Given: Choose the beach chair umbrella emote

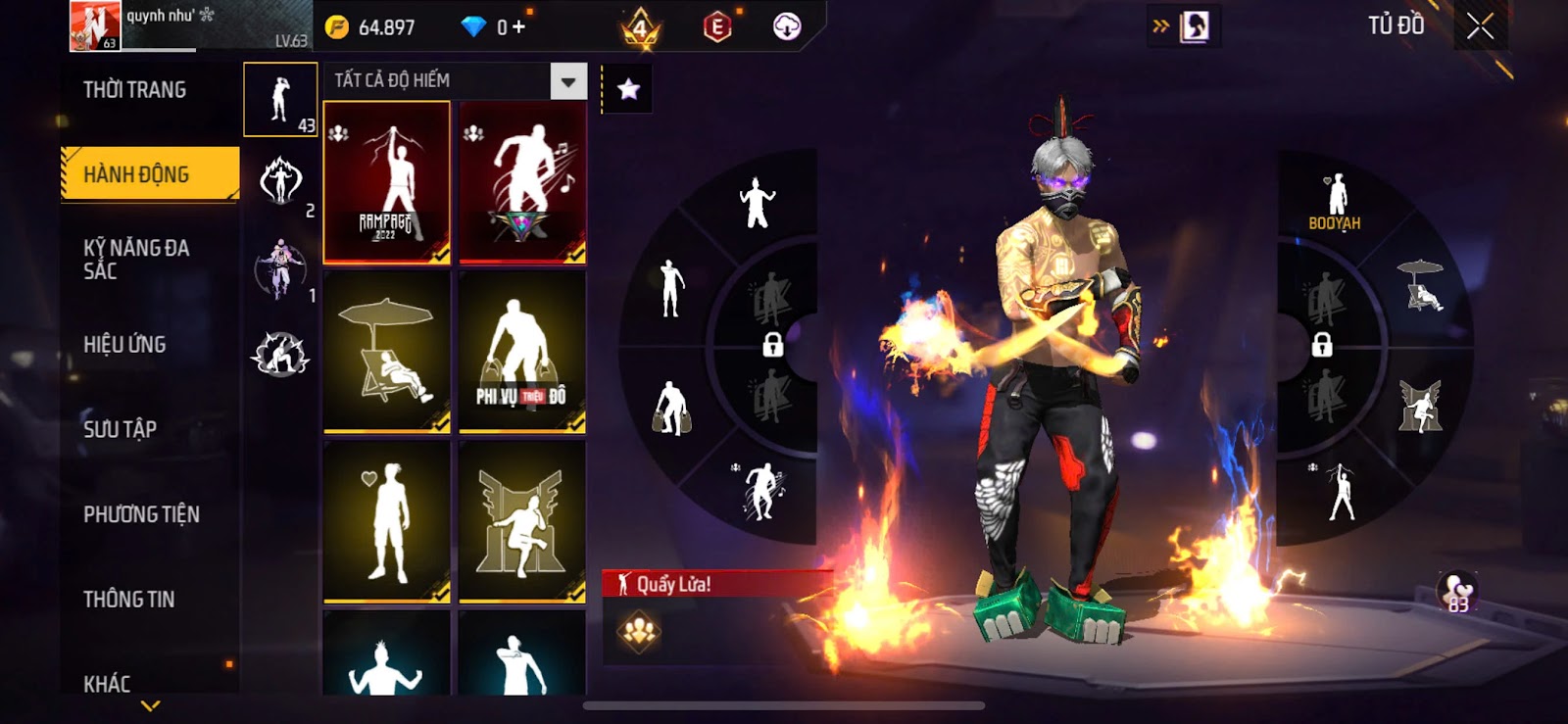Looking at the screenshot, I should tap(387, 352).
